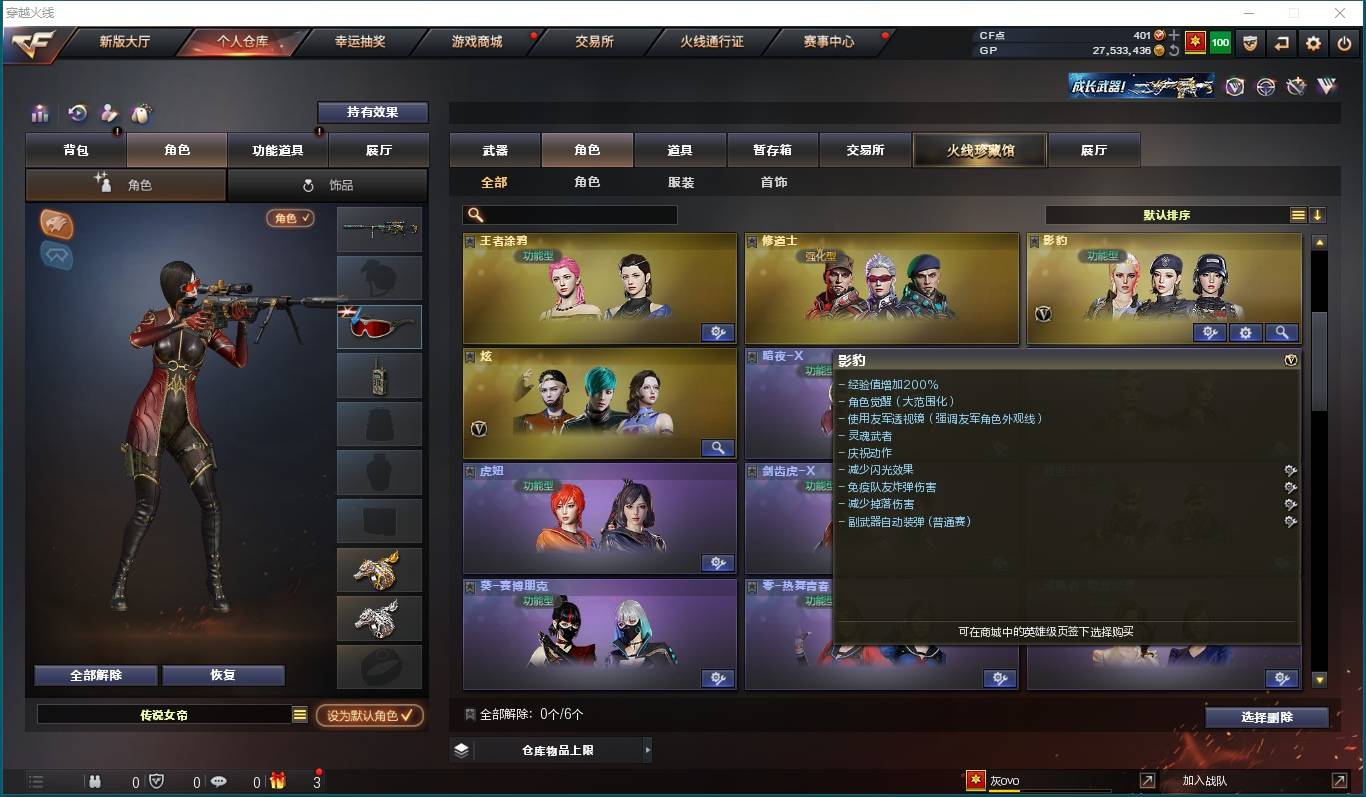Viewport: 1366px width, 797px height.
Task: Click the search input field above the character cards
Action: pyautogui.click(x=570, y=214)
